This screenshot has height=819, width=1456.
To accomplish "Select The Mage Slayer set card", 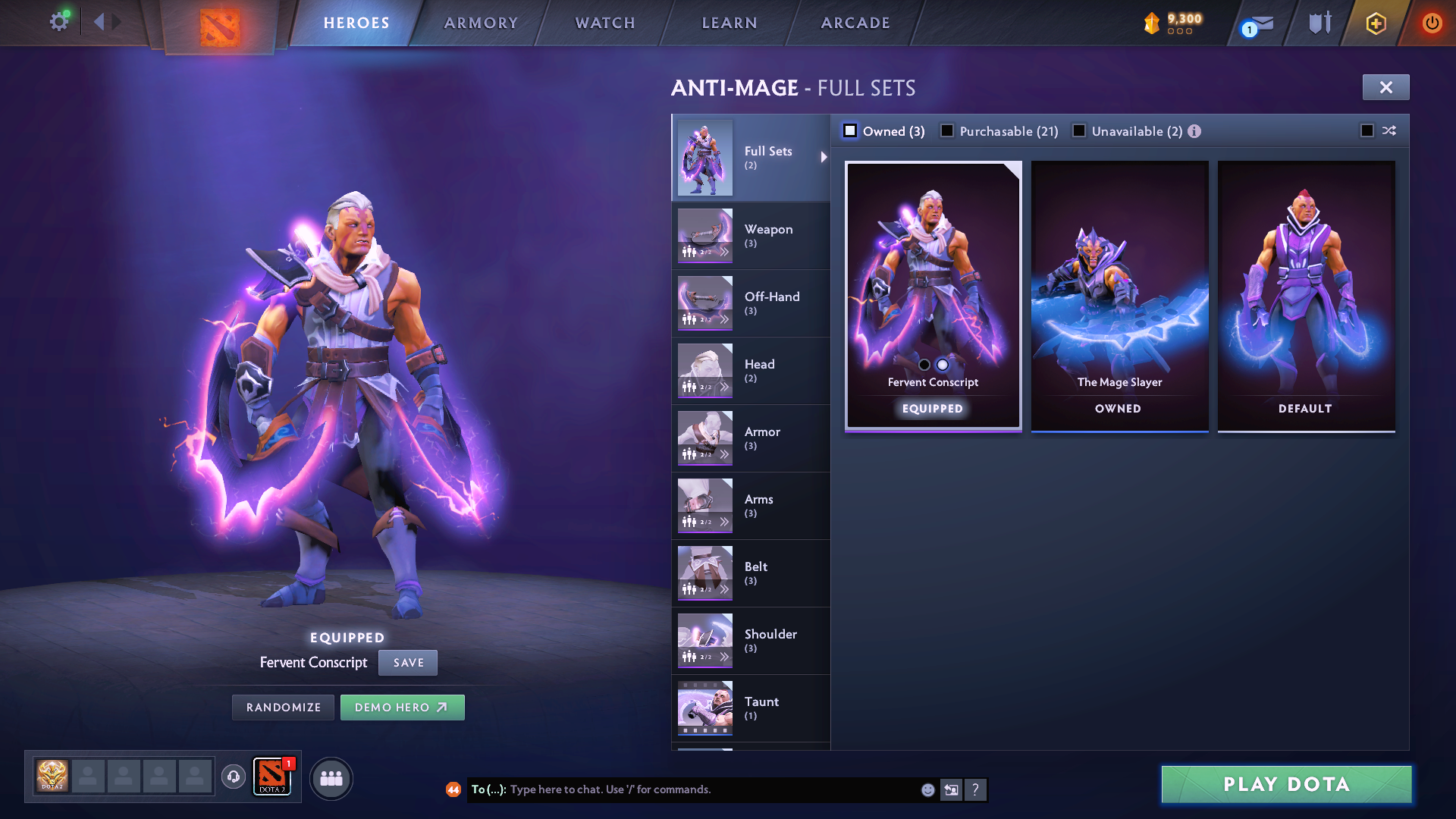I will (1119, 296).
